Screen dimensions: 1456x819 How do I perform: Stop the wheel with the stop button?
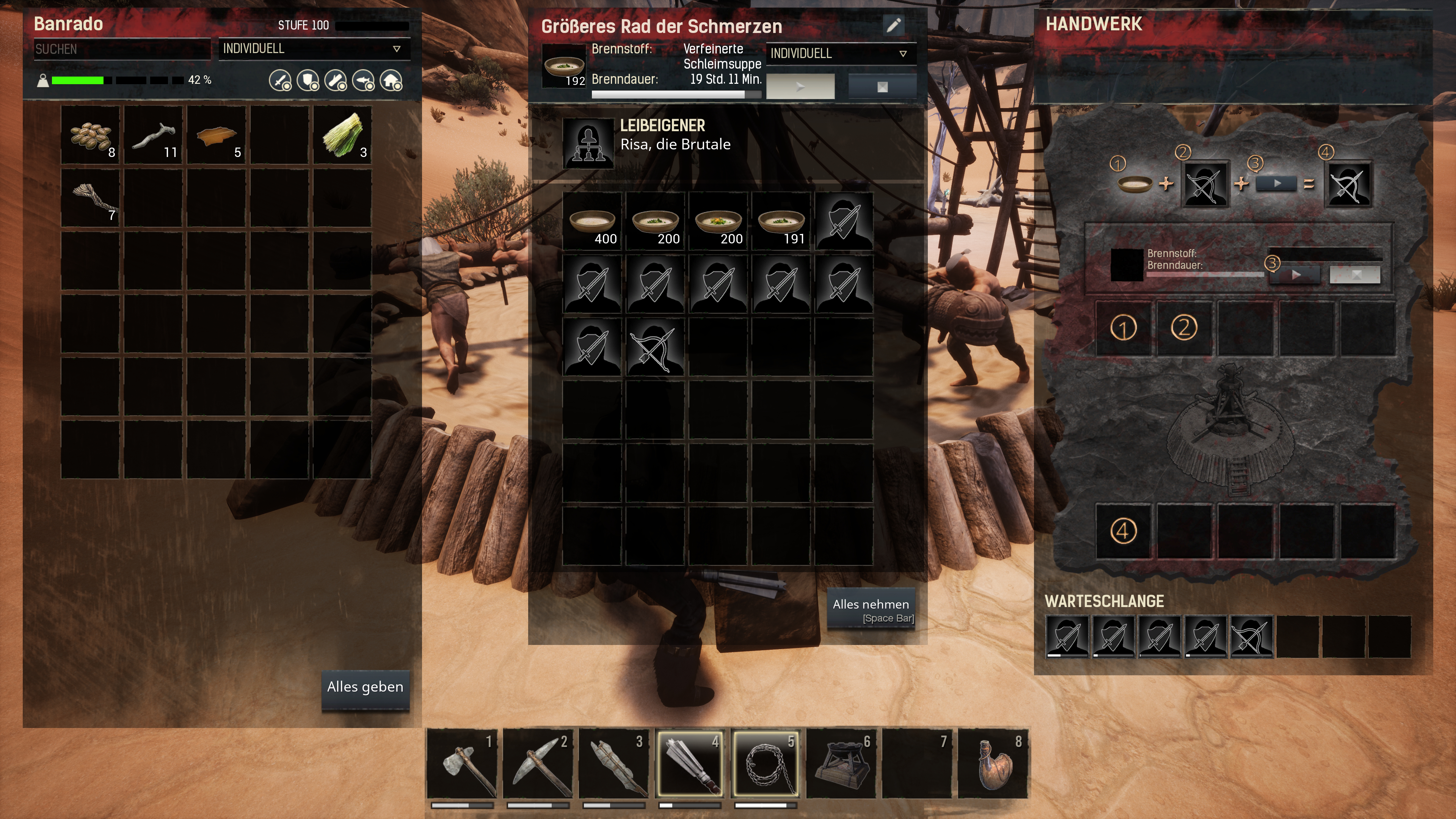(882, 86)
